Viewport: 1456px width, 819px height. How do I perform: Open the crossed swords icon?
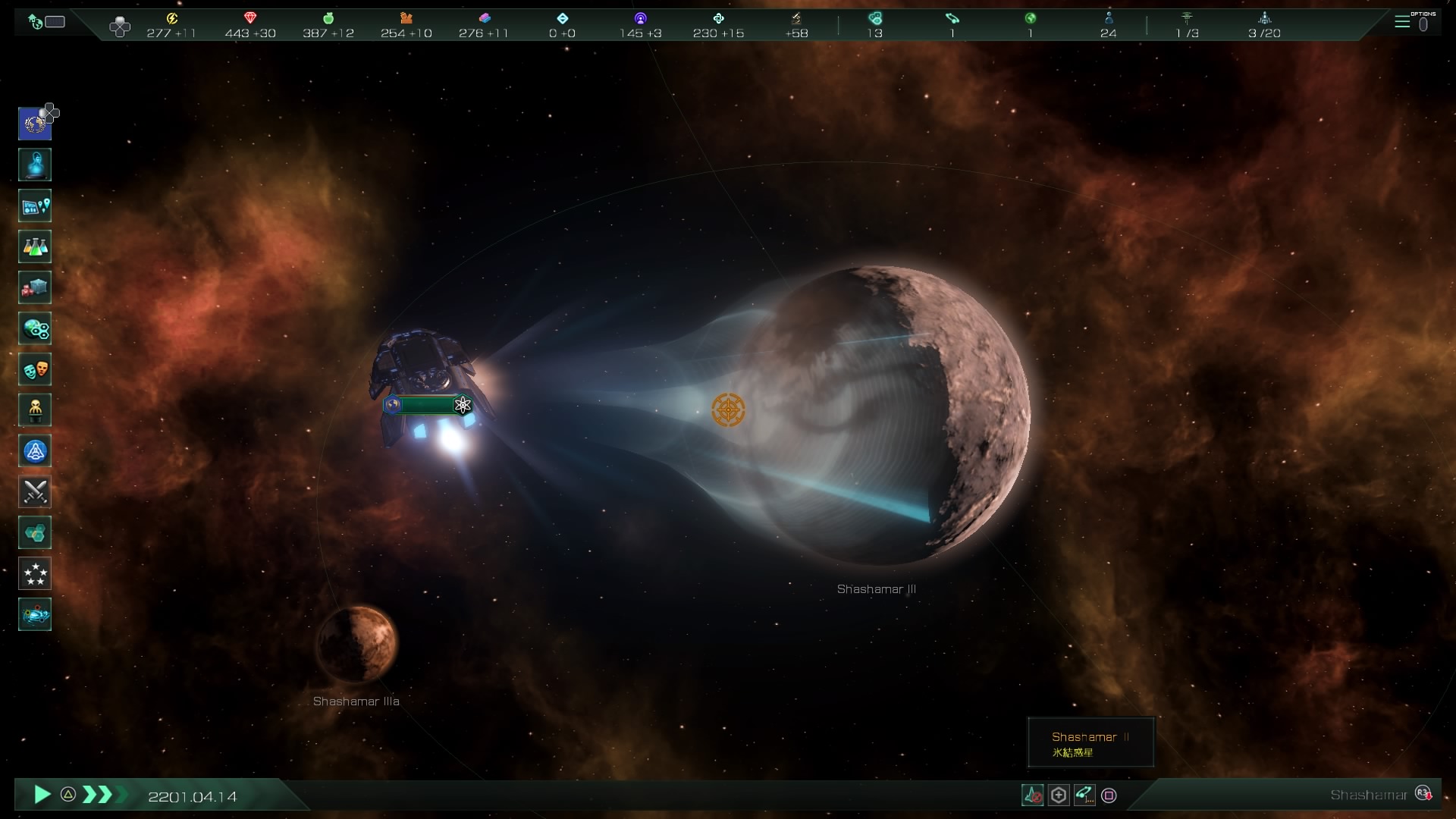(35, 492)
